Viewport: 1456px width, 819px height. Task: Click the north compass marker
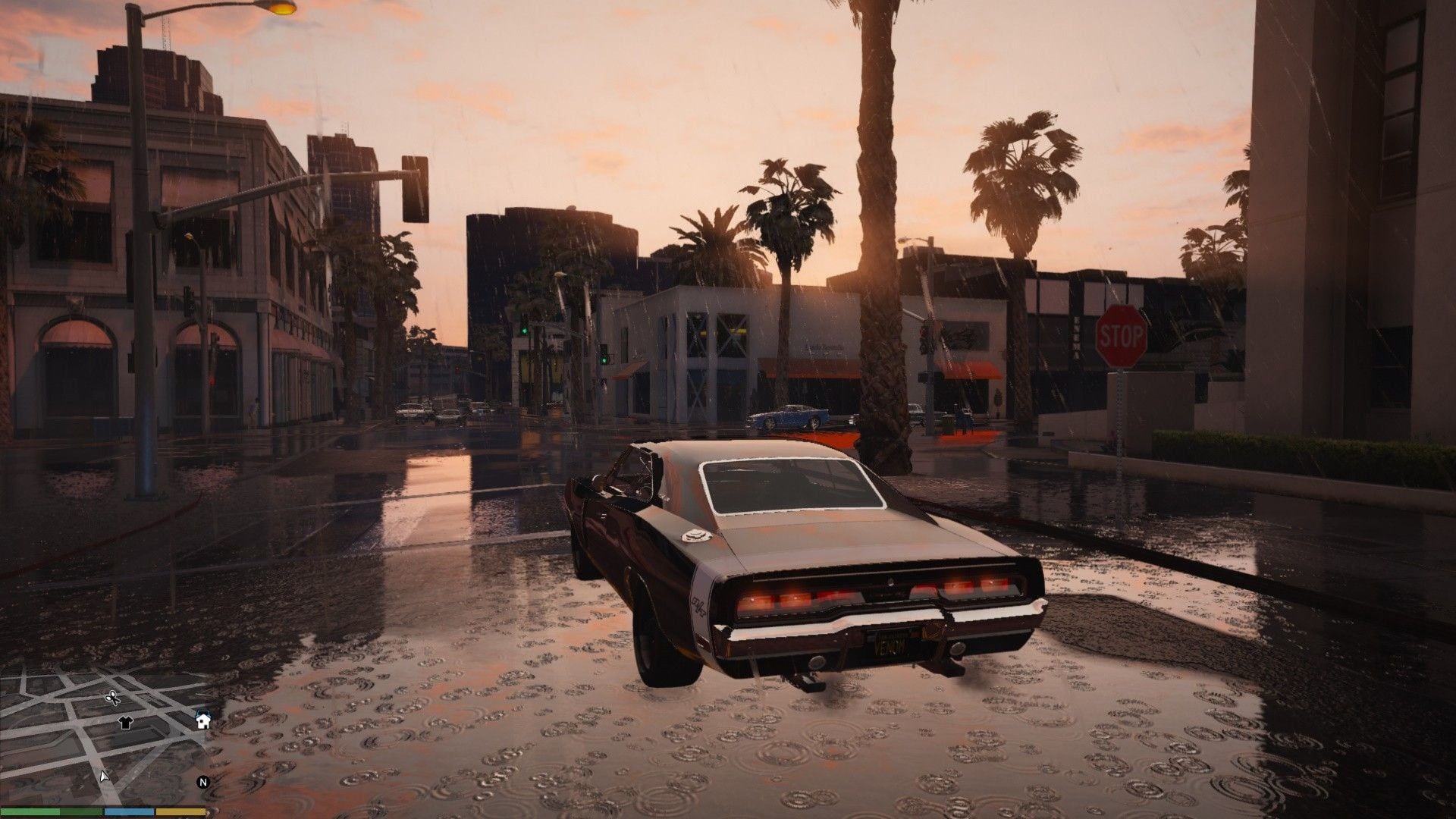click(202, 782)
